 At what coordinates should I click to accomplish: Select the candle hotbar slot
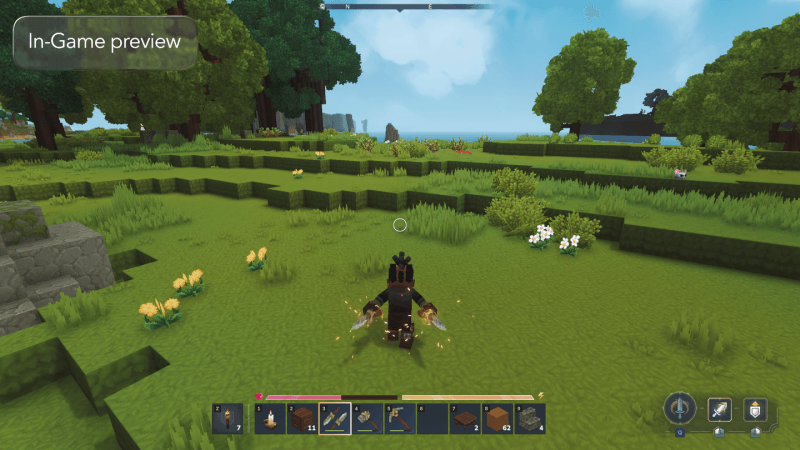click(270, 418)
